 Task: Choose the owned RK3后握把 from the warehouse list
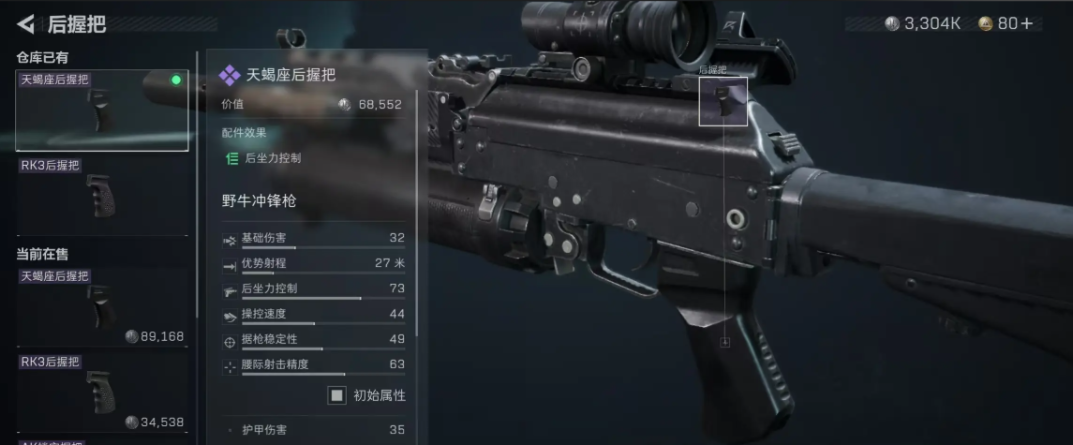click(x=101, y=195)
